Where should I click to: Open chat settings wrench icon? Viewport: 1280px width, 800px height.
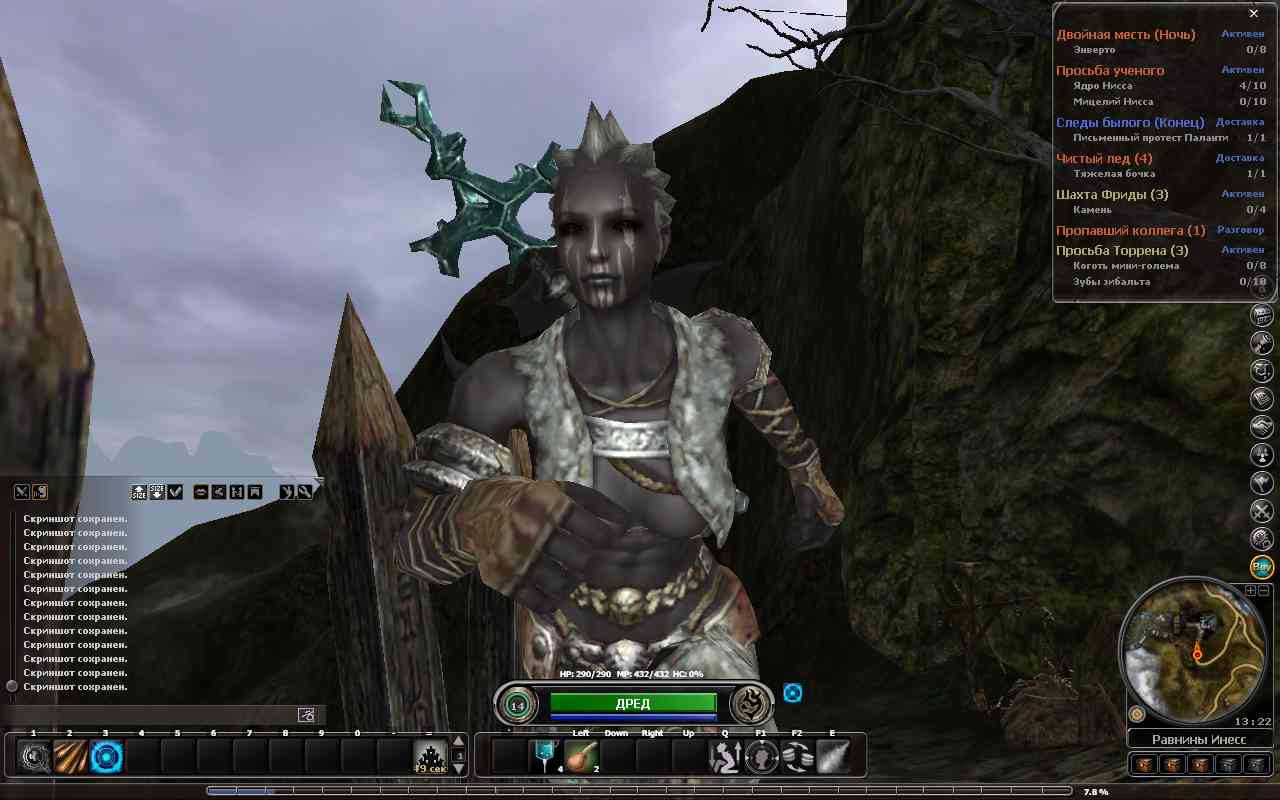click(x=304, y=492)
